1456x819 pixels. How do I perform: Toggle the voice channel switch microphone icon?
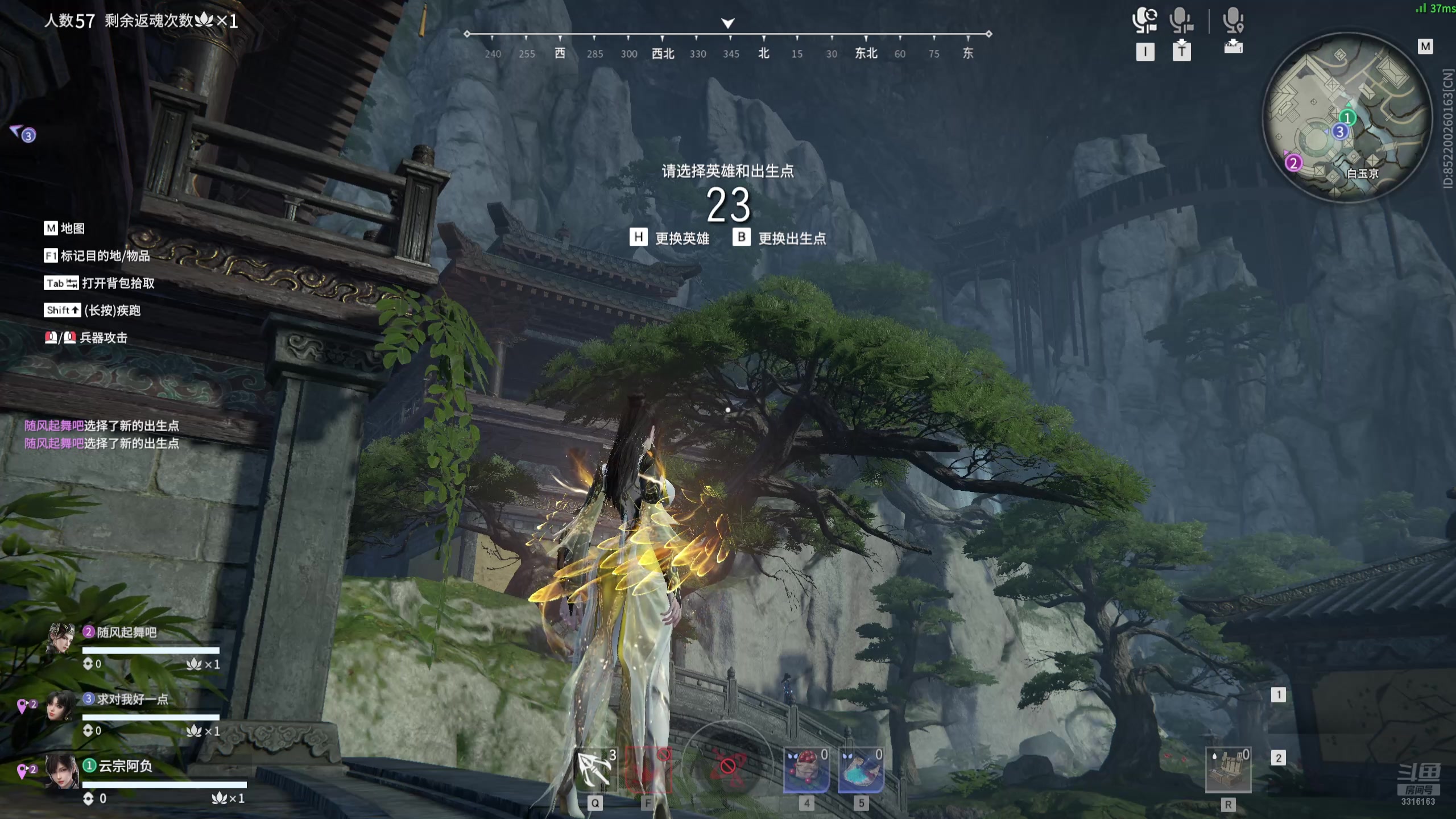point(1144,20)
